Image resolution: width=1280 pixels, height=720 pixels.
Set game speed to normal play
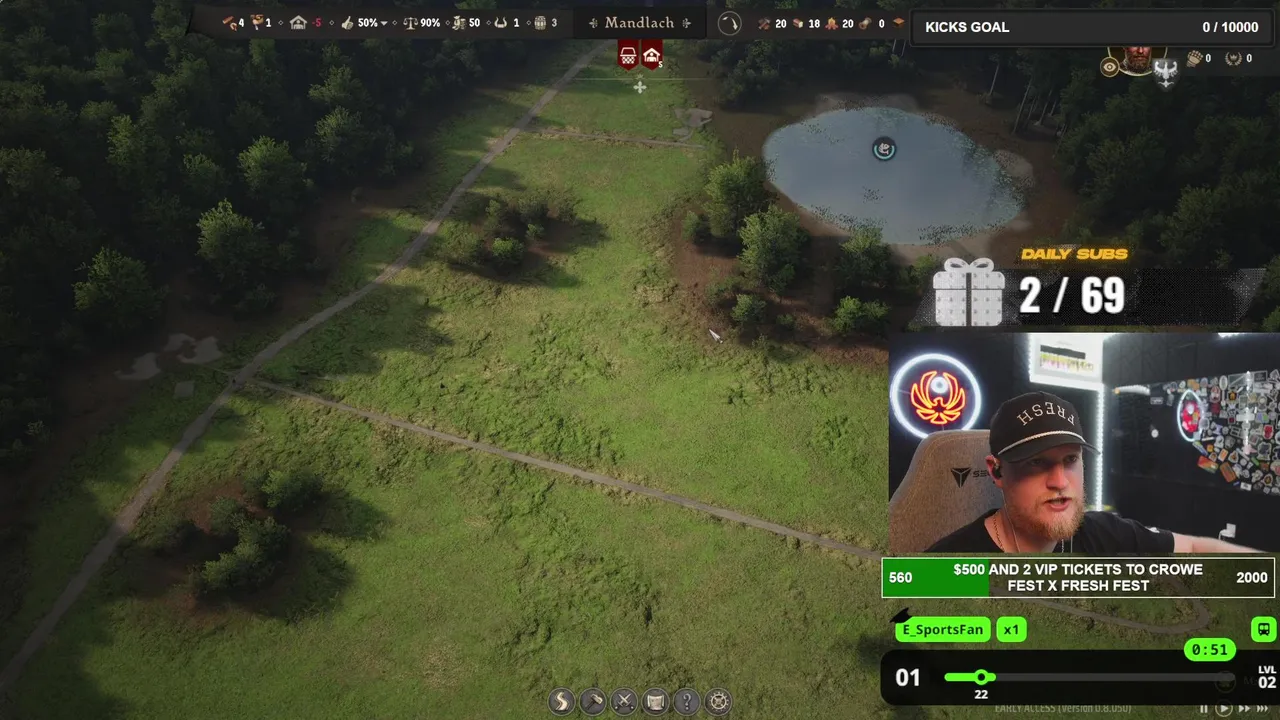coord(1223,709)
